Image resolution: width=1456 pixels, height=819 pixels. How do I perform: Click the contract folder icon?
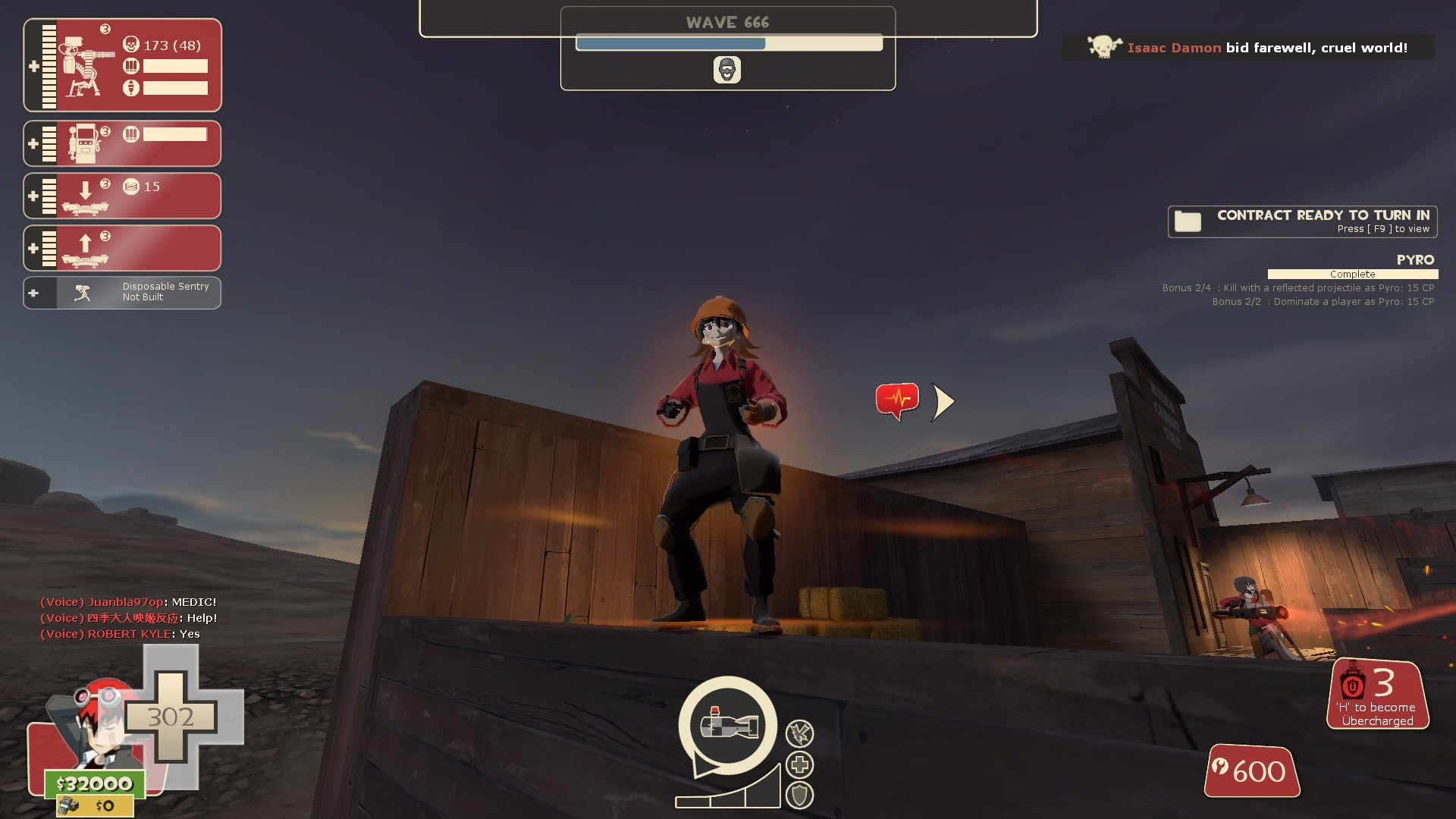(1187, 221)
